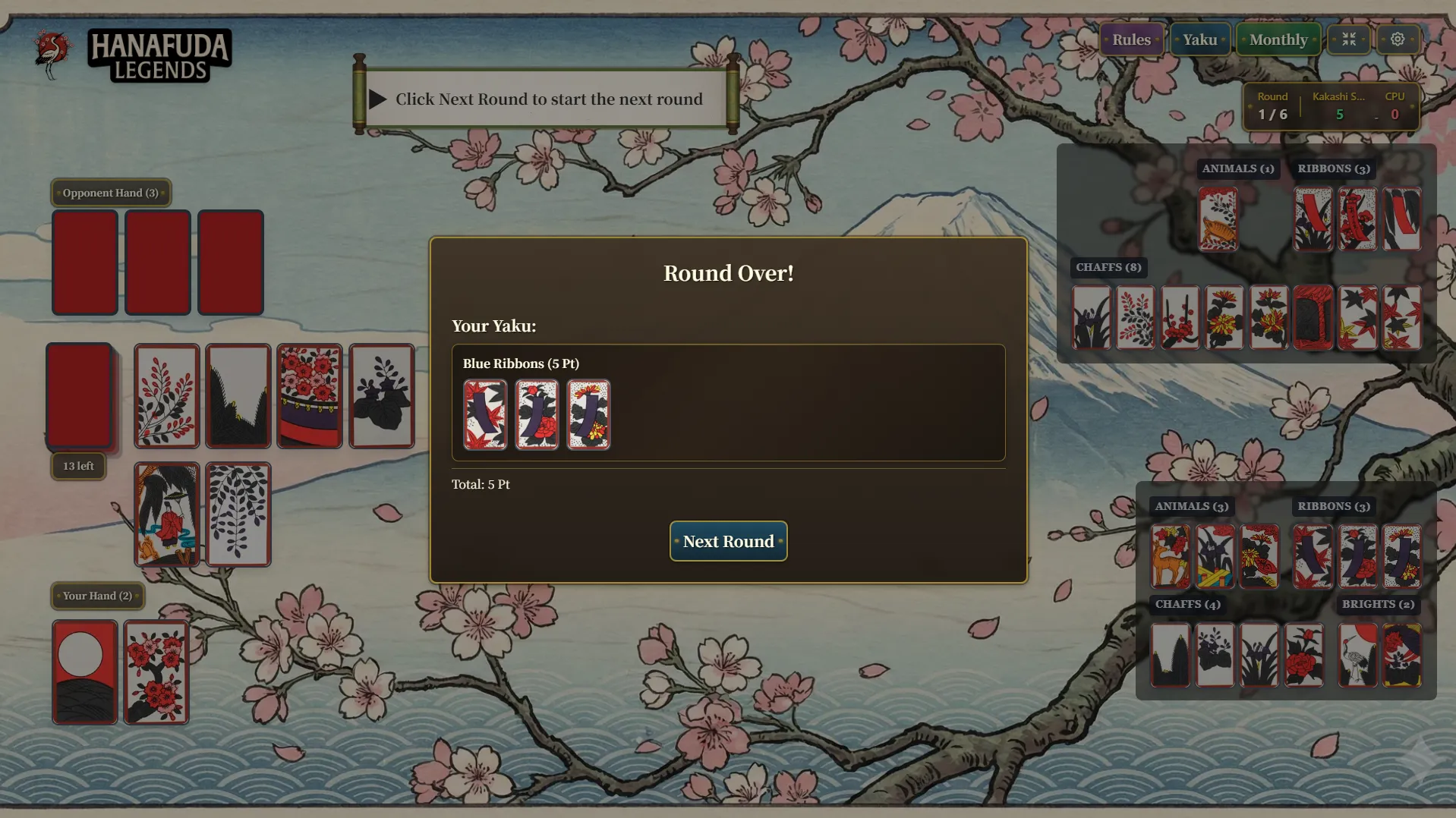Open the Monthly section

(1278, 39)
